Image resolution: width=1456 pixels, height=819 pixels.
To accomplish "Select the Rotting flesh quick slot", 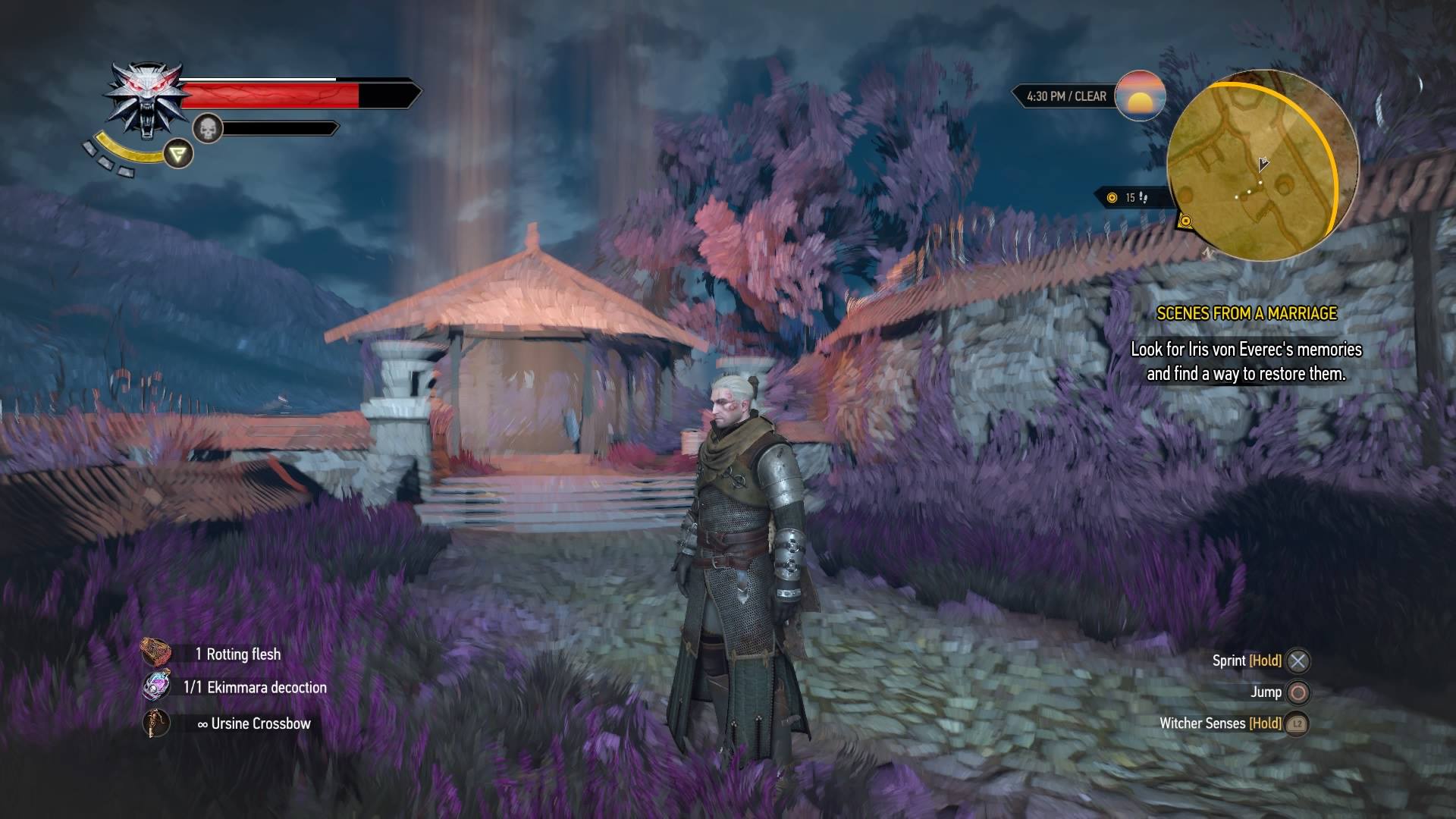I will click(x=156, y=653).
